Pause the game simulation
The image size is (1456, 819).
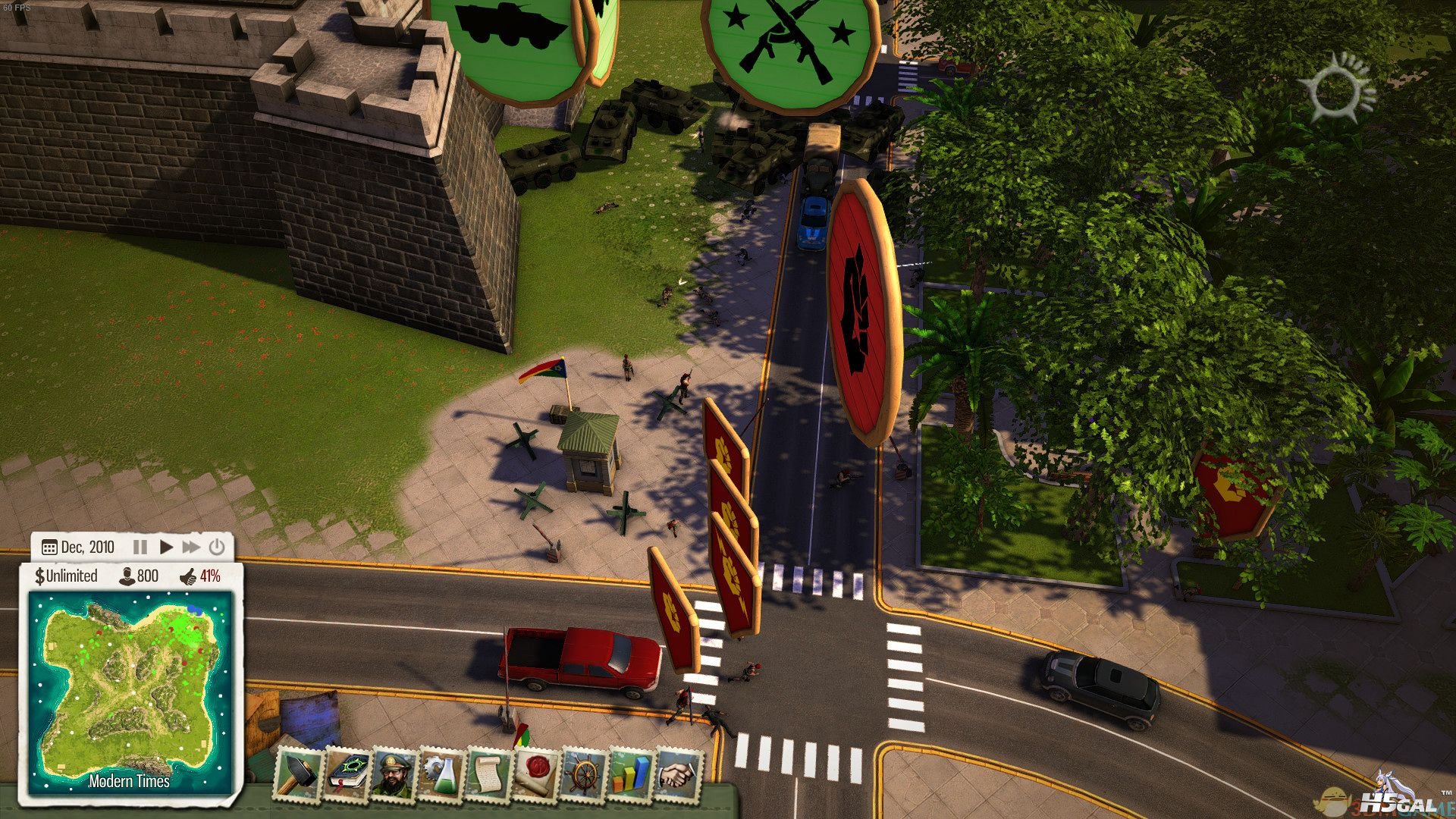point(140,547)
